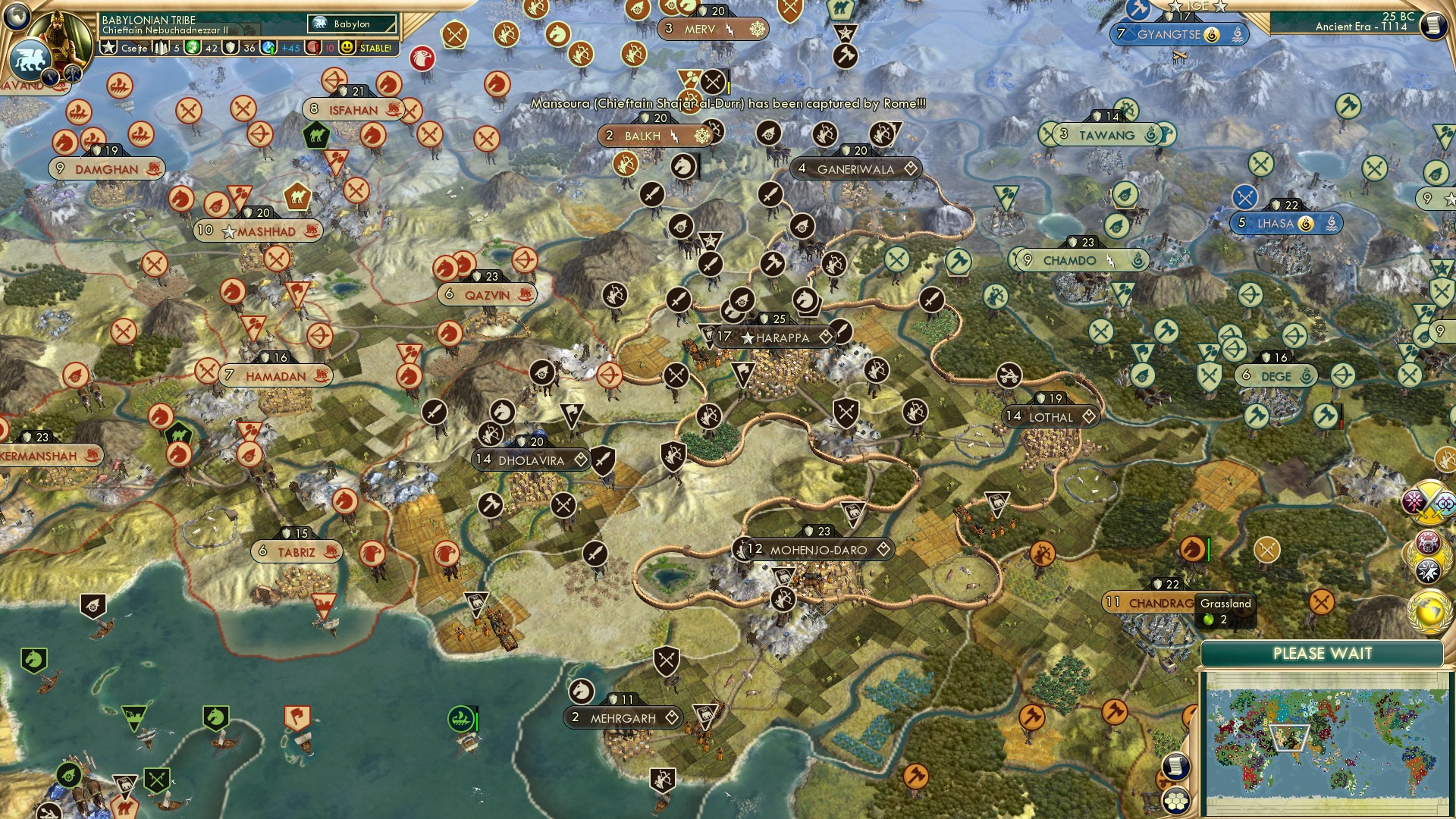Select the Mehrgarh city banner
The image size is (1456, 819).
click(622, 717)
